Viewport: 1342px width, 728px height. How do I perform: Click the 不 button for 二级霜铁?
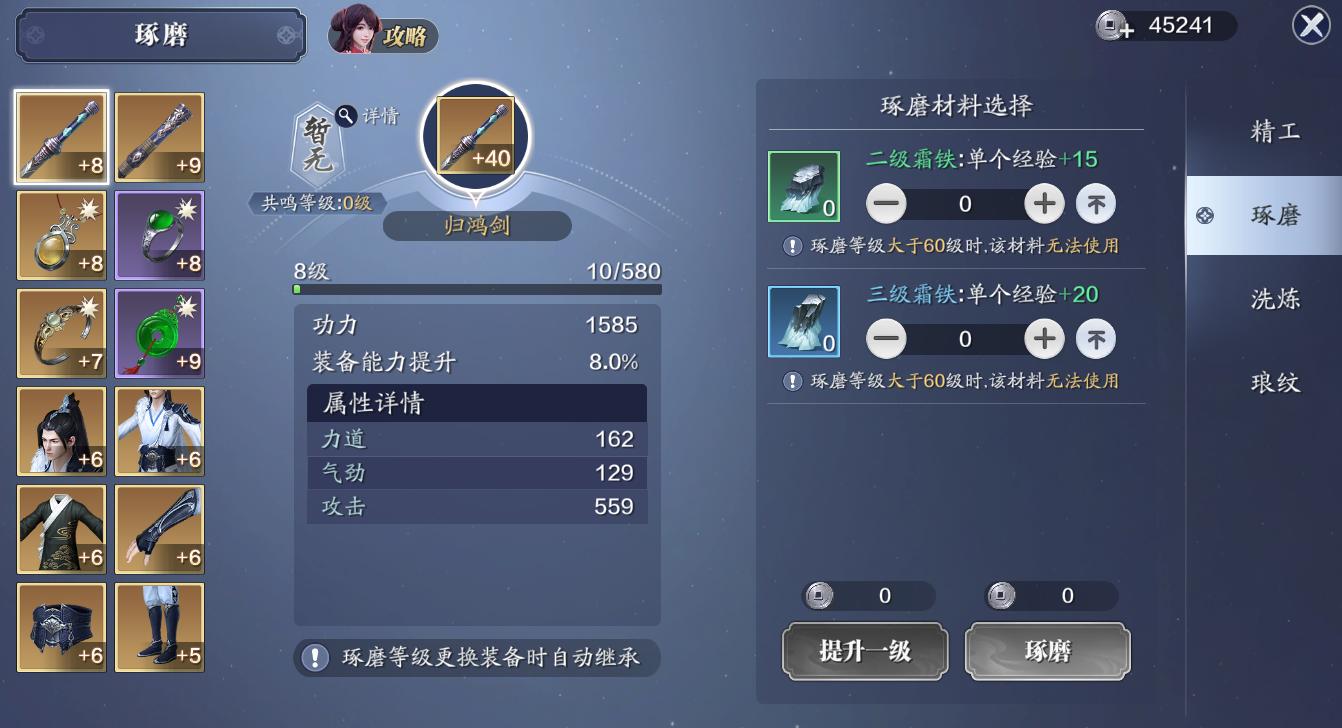pos(1095,203)
